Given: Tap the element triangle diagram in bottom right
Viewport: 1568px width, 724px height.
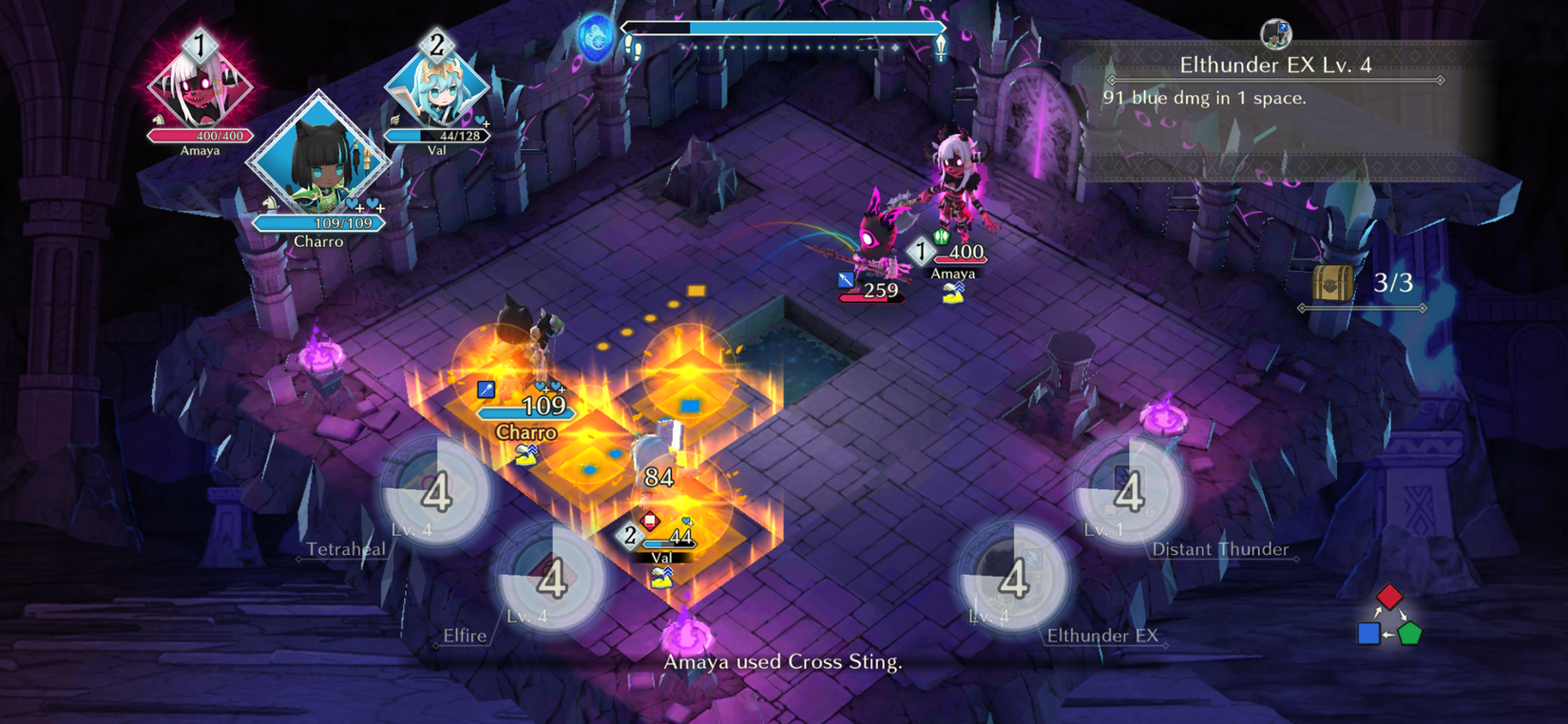Looking at the screenshot, I should tap(1387, 618).
